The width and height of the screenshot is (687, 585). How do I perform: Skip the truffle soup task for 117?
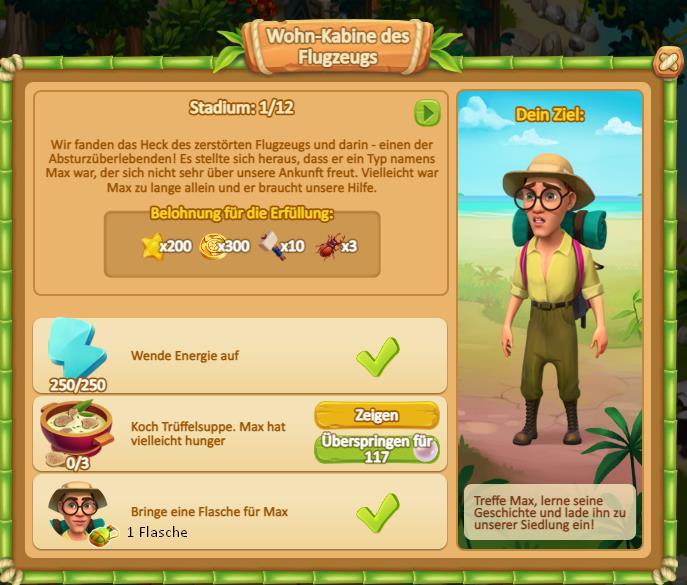pyautogui.click(x=376, y=448)
